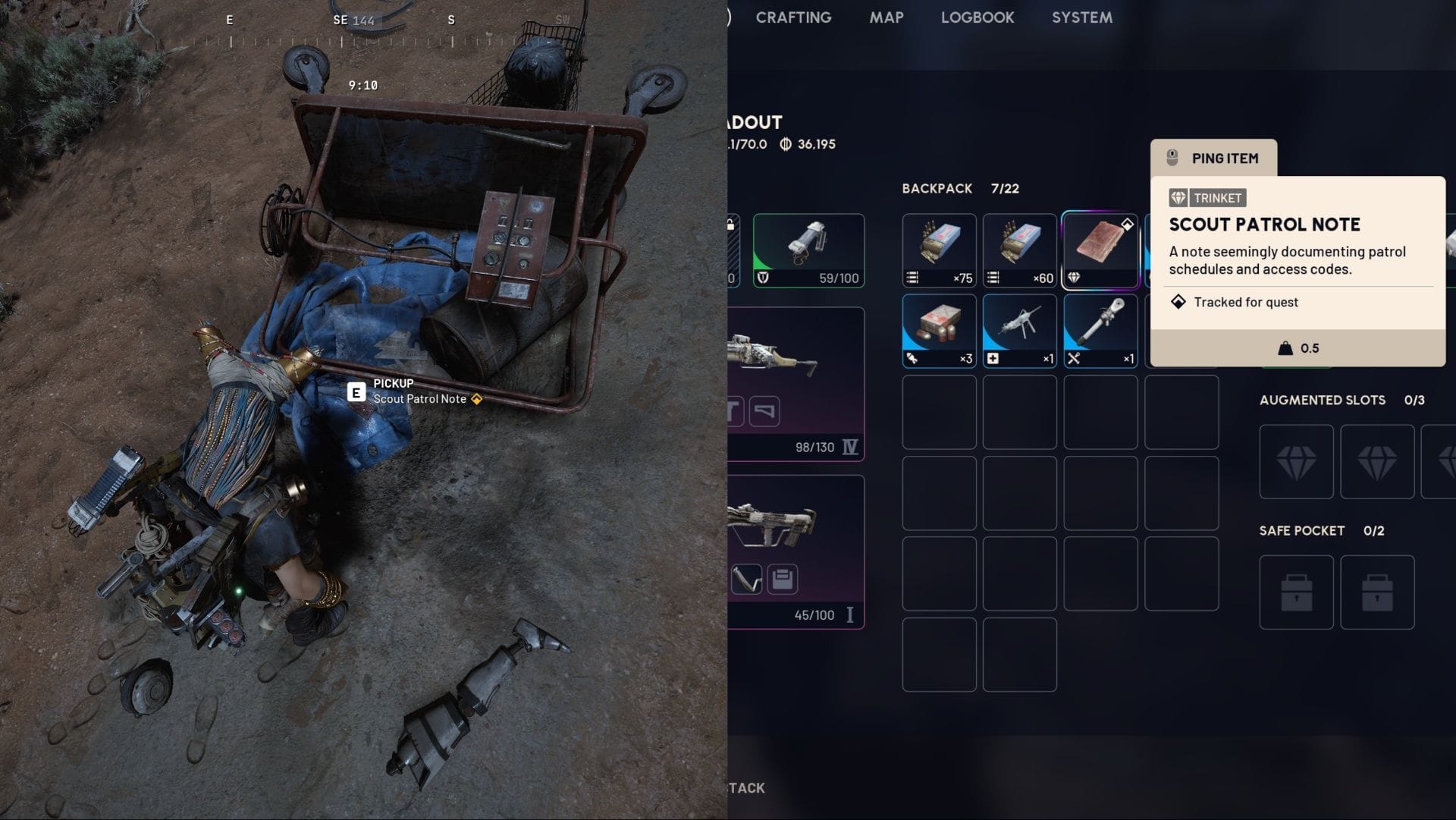Select the Scout Patrol Note slot
This screenshot has width=1456, height=820.
[x=1100, y=250]
